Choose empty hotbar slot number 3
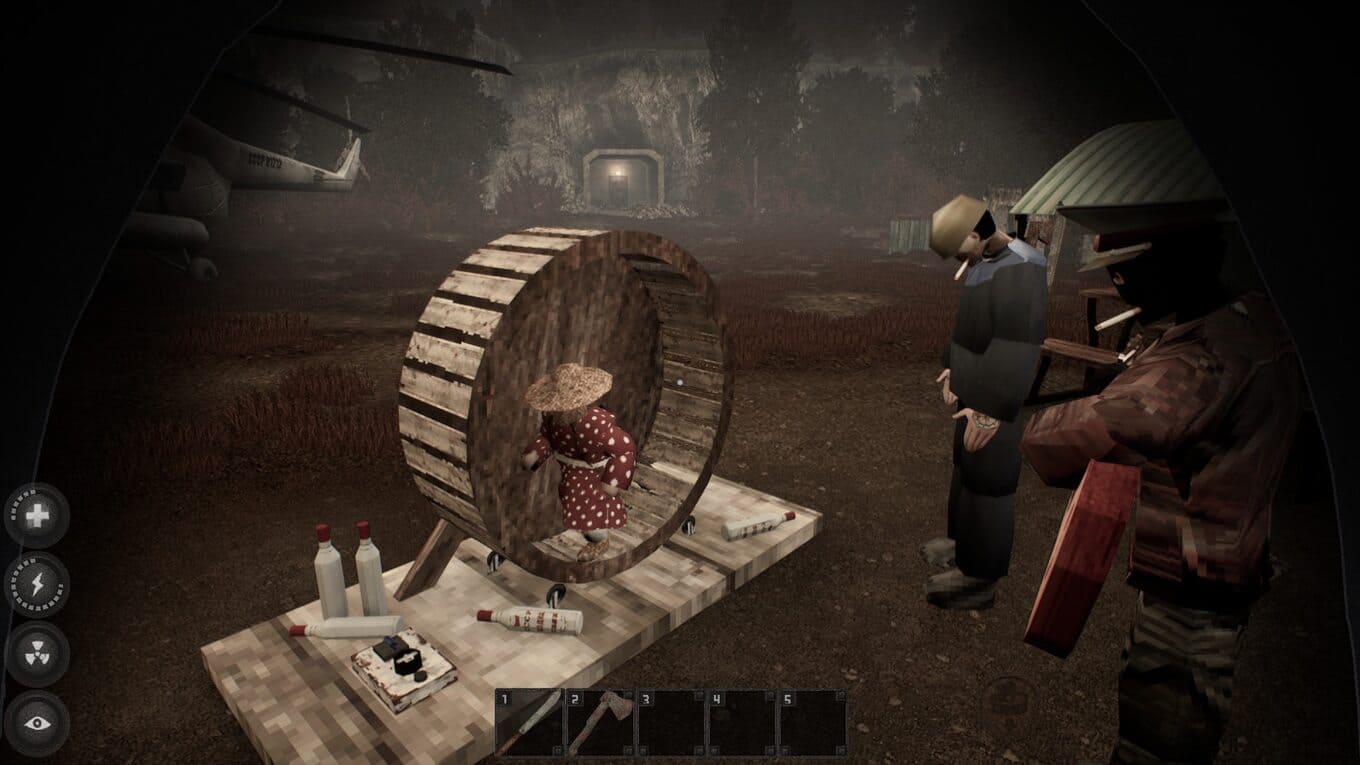Screen dimensions: 1360x765 pyautogui.click(x=671, y=722)
